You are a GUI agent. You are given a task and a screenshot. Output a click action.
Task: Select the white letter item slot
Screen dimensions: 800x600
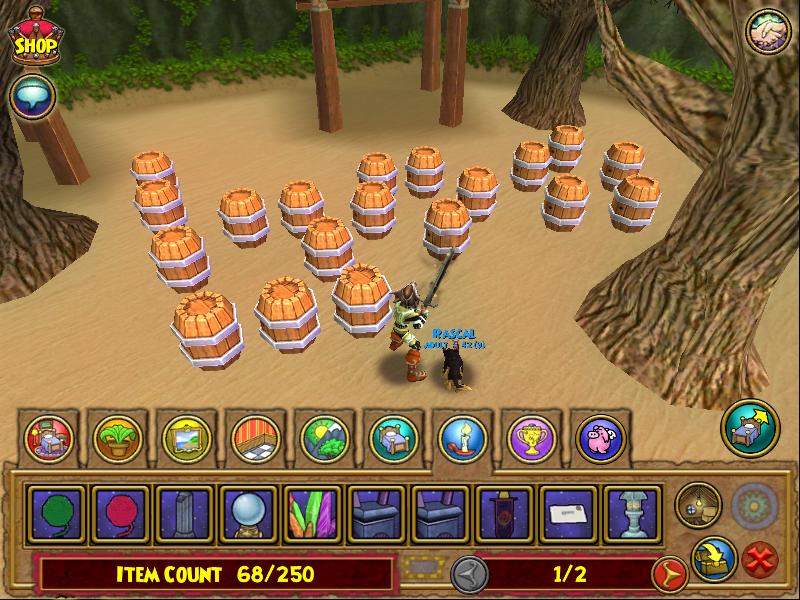565,513
